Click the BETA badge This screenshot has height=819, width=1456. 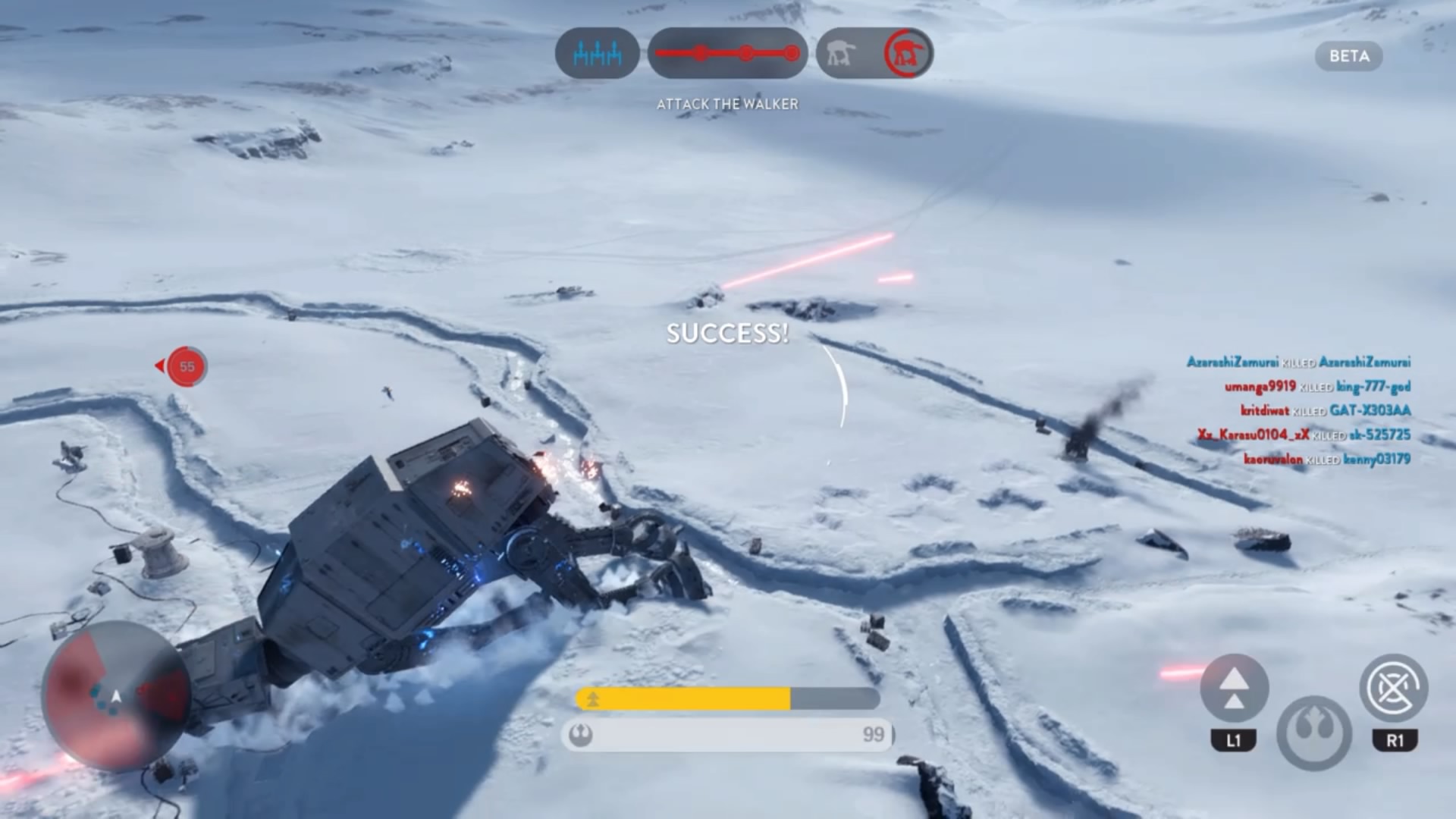tap(1349, 56)
